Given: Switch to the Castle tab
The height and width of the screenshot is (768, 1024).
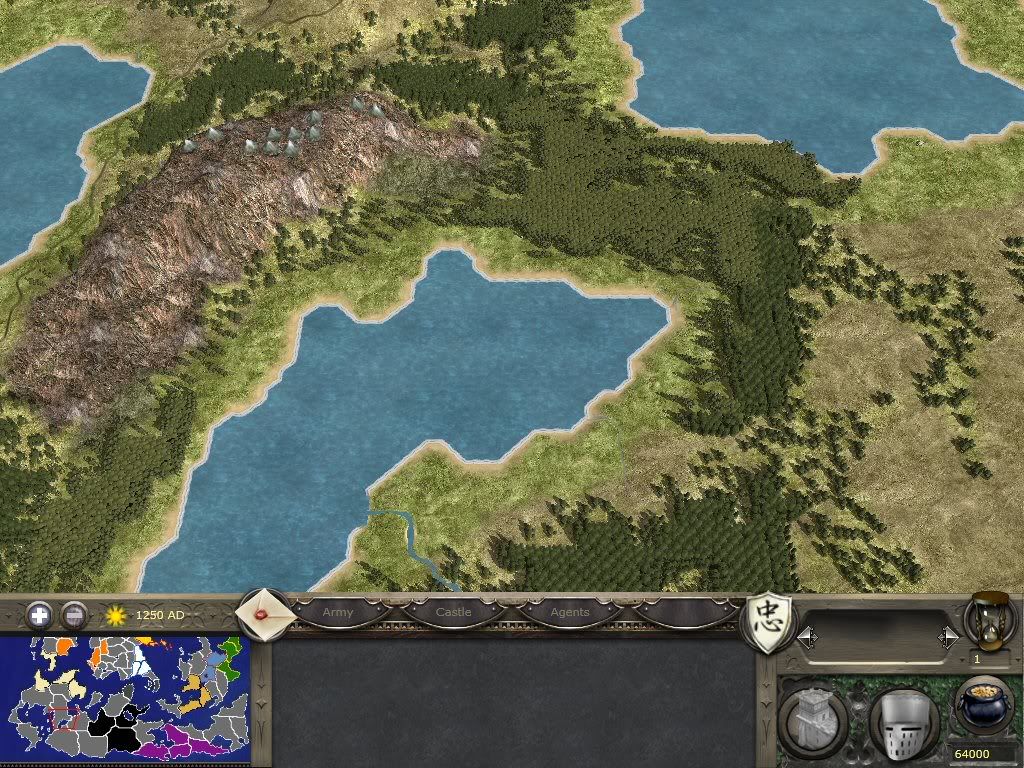Looking at the screenshot, I should click(x=453, y=612).
